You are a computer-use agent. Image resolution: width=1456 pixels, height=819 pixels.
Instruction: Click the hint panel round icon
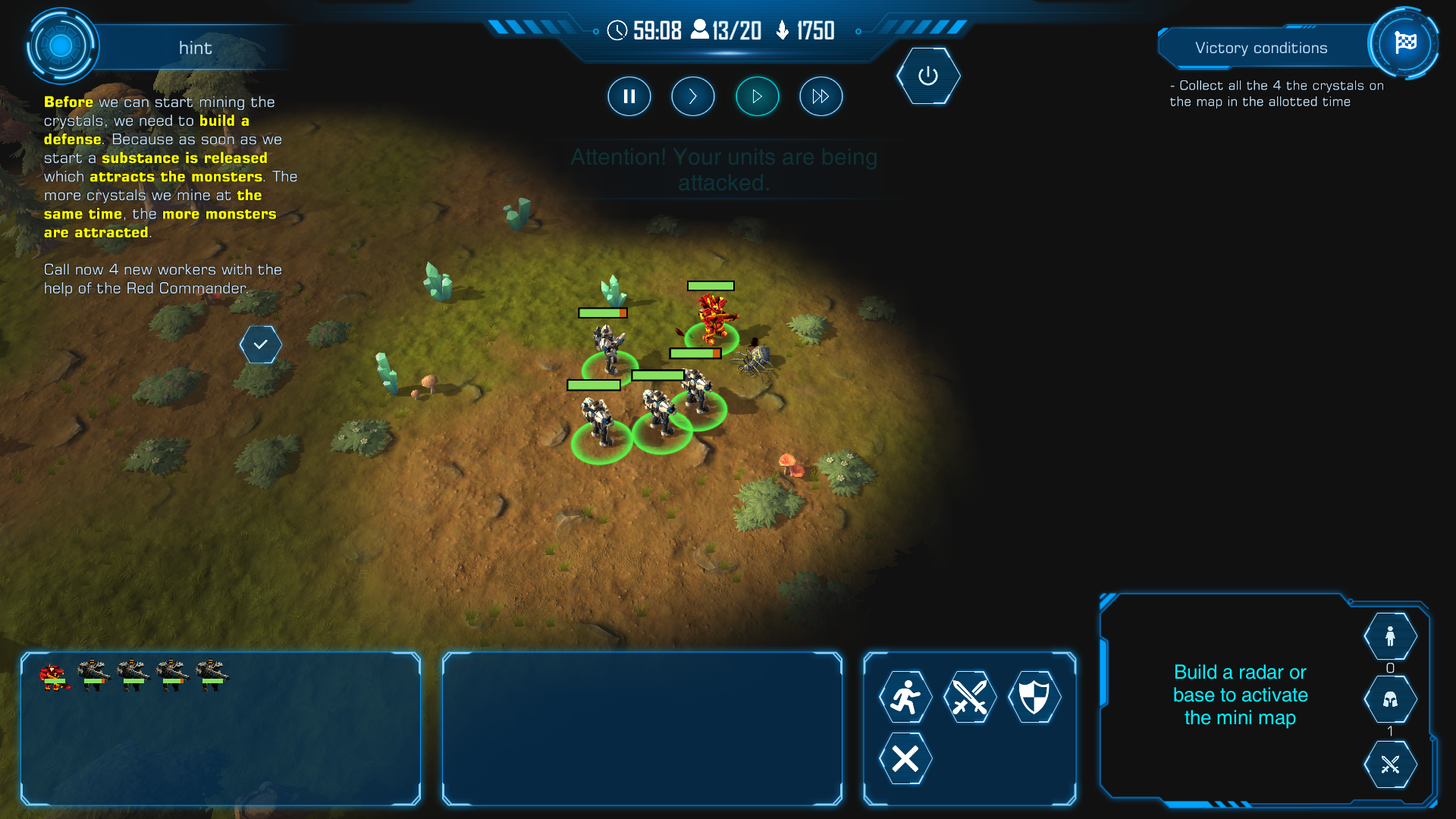(61, 46)
